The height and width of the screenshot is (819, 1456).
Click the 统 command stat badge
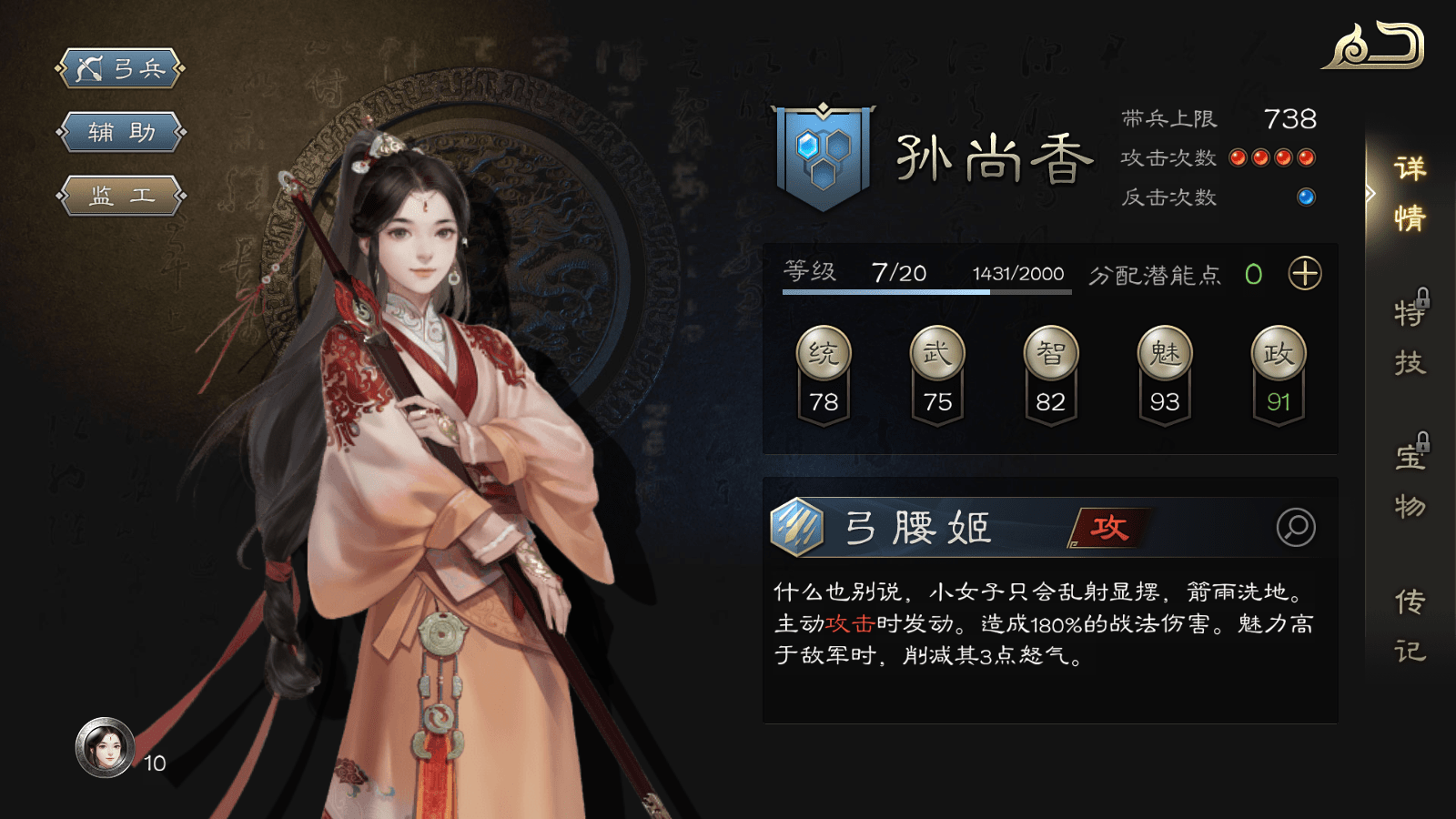(824, 353)
